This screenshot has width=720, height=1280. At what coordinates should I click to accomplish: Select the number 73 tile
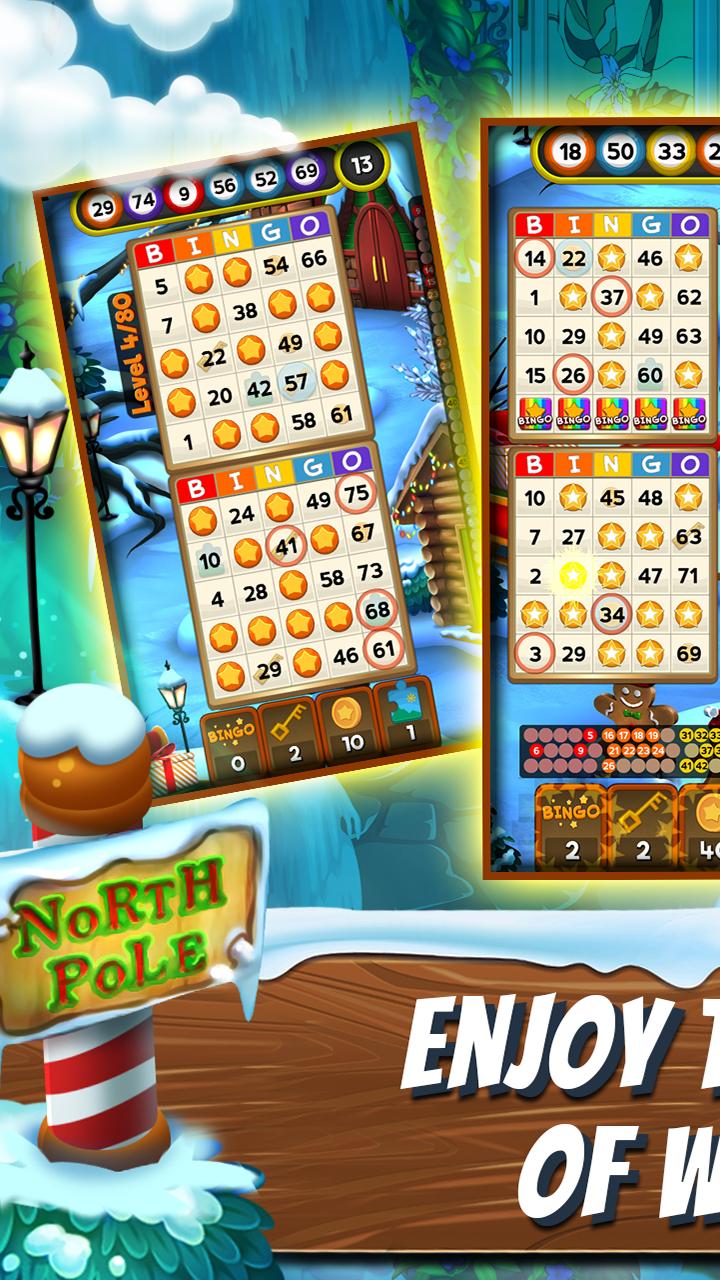coord(370,572)
